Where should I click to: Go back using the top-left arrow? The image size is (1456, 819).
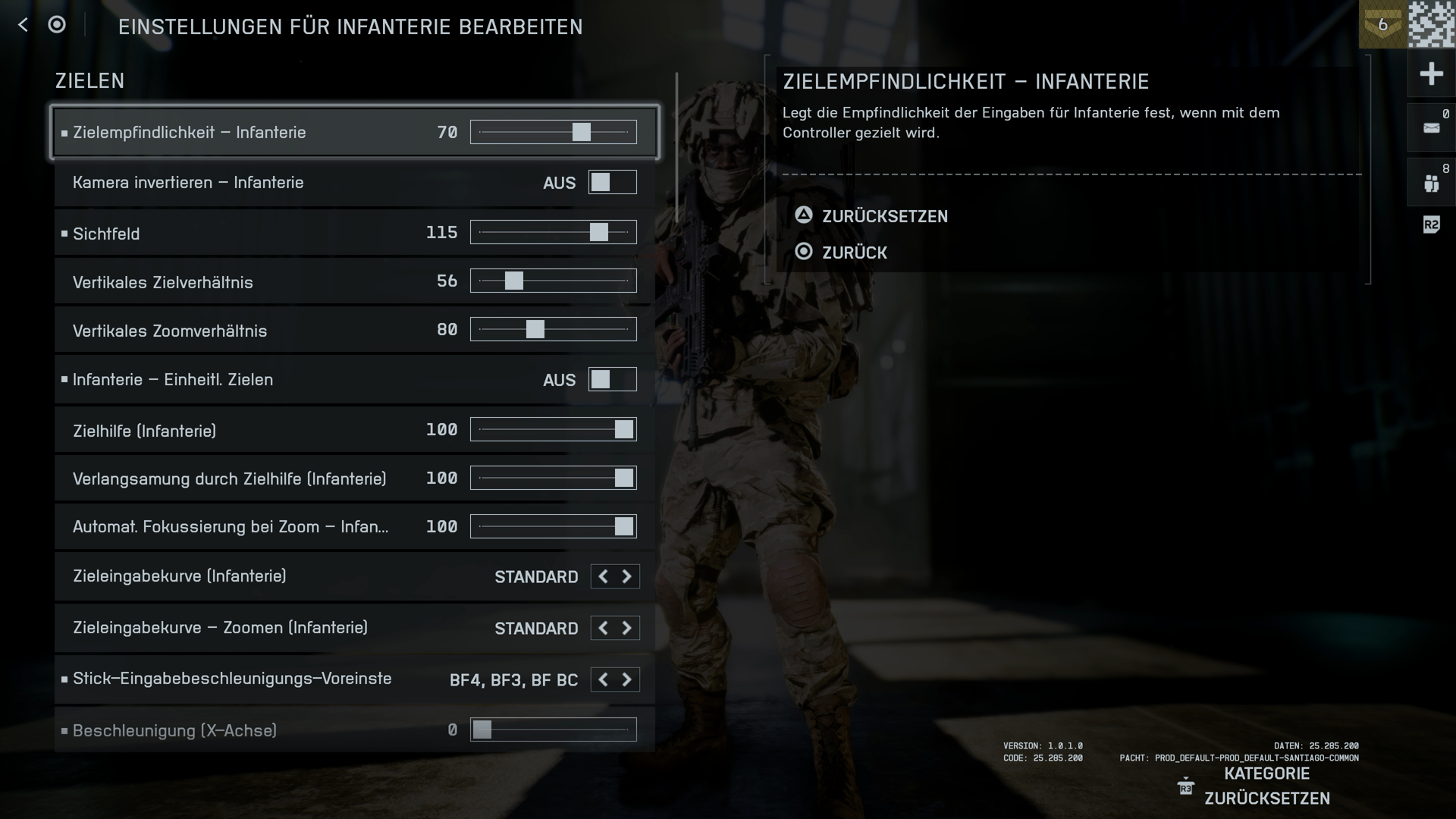point(23,25)
